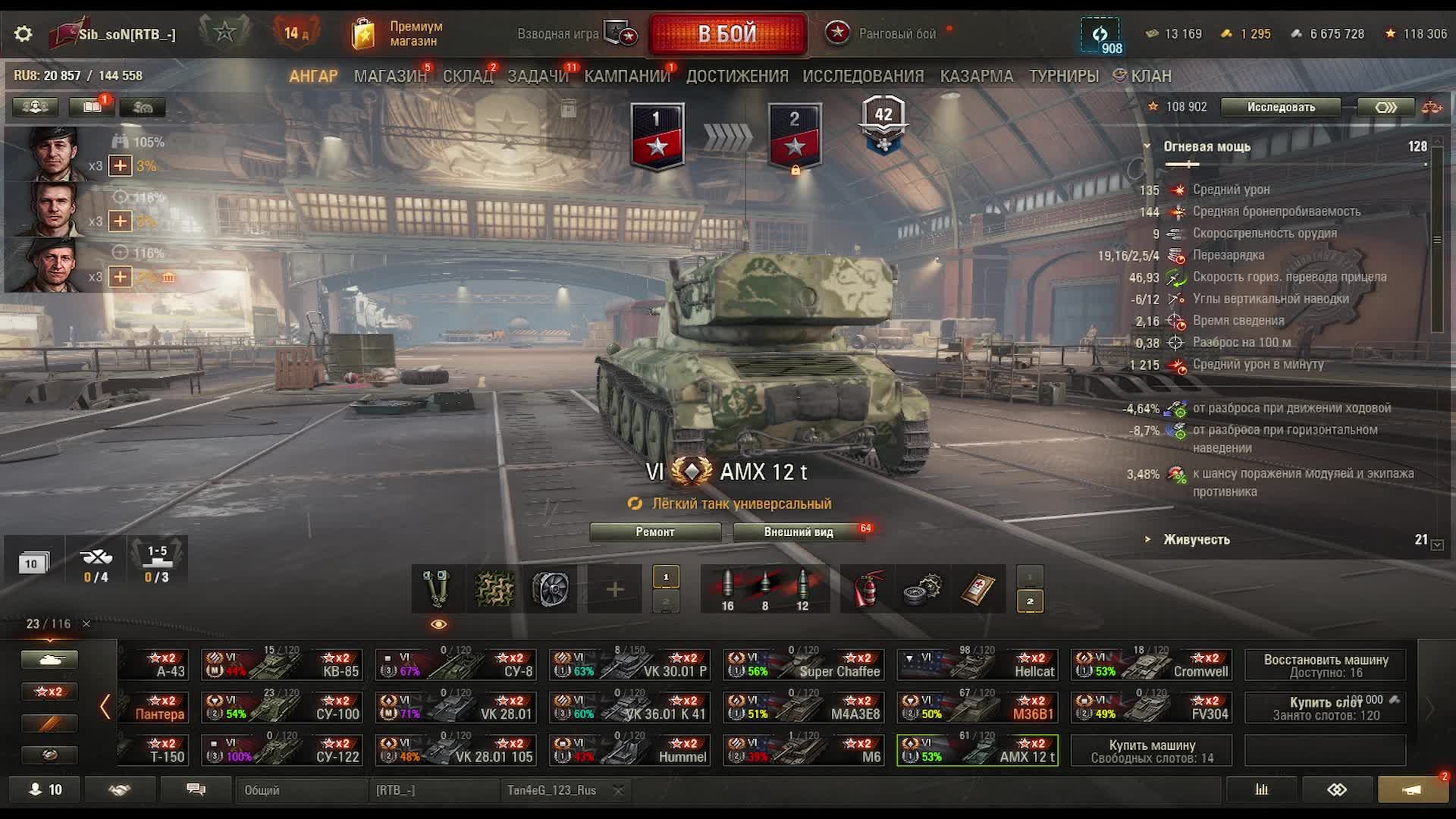
Task: Click the Купить машину button
Action: coord(1151,751)
